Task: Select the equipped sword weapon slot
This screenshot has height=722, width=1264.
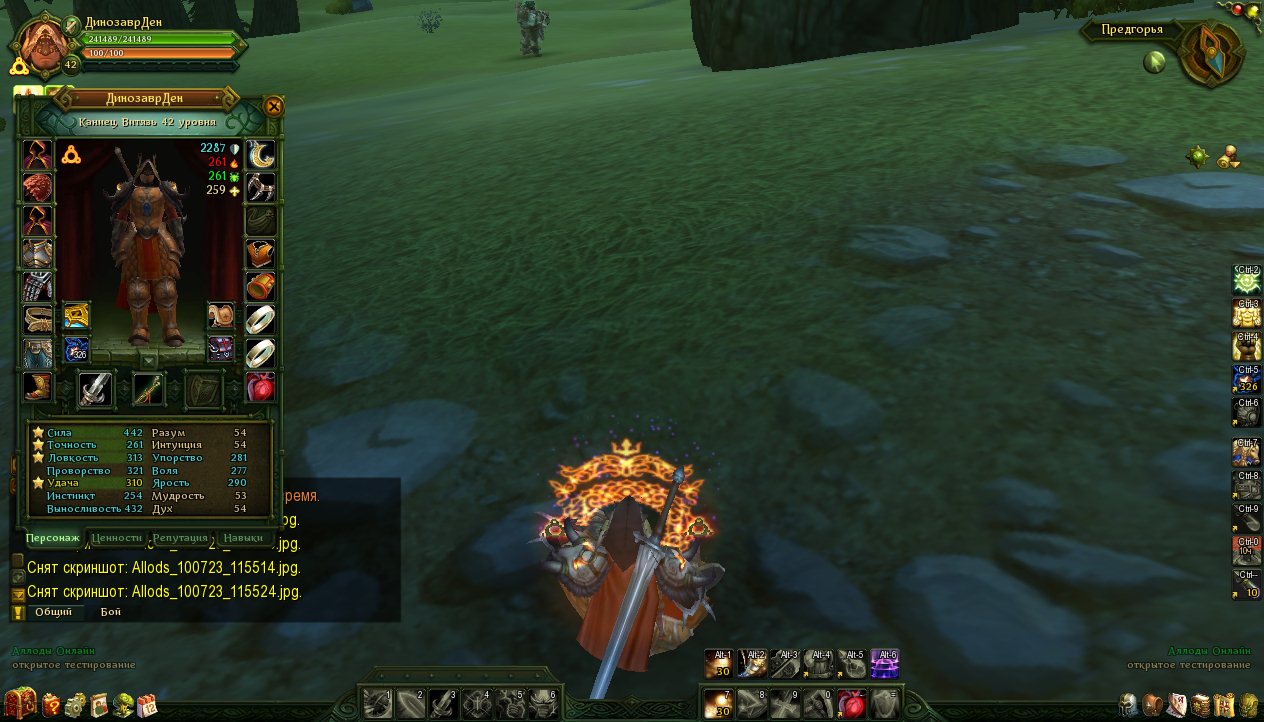Action: (x=95, y=389)
